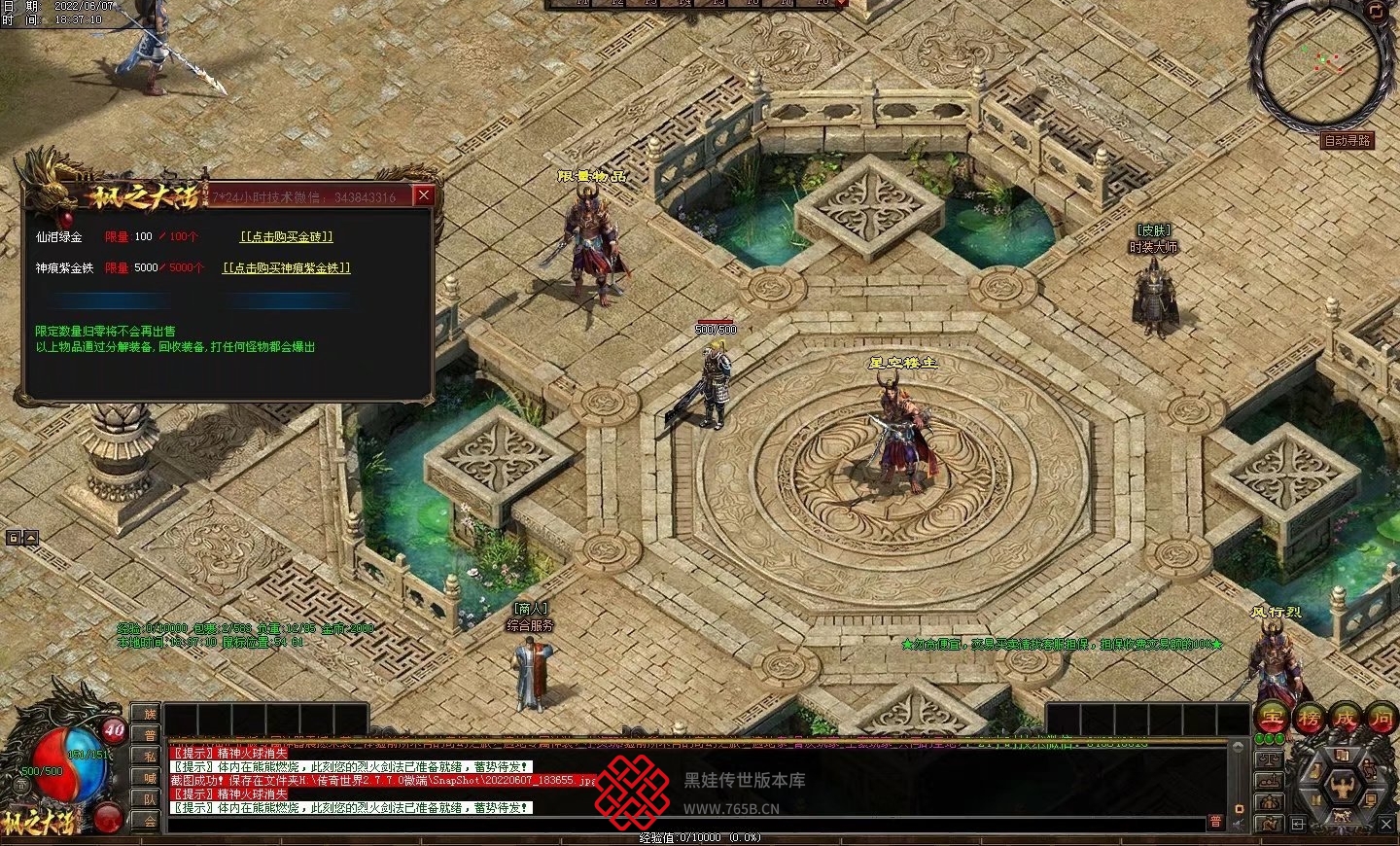The image size is (1400, 846).
Task: Open the 榜 rankings button
Action: click(x=1309, y=719)
